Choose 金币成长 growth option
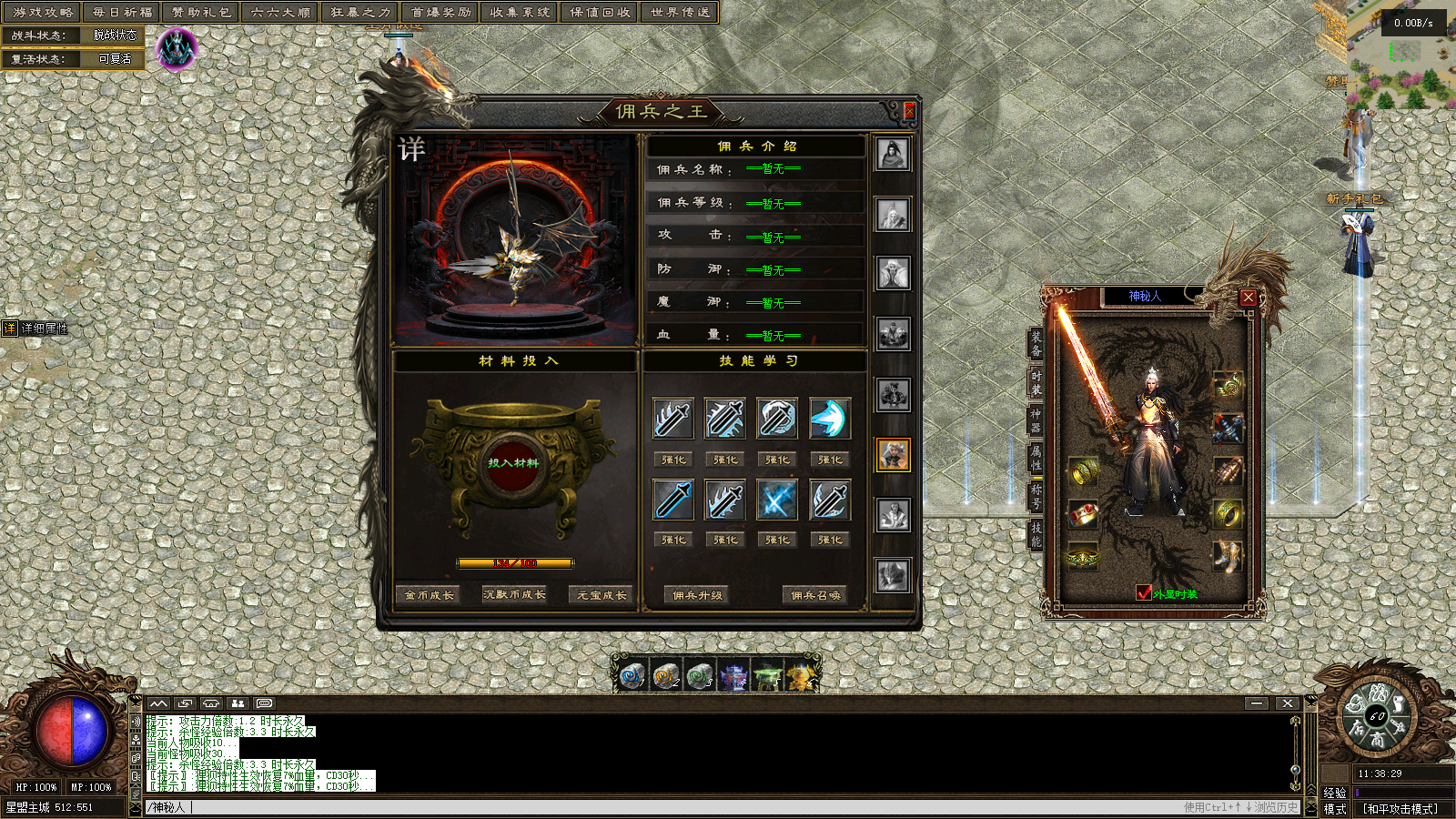The width and height of the screenshot is (1456, 819). point(429,595)
